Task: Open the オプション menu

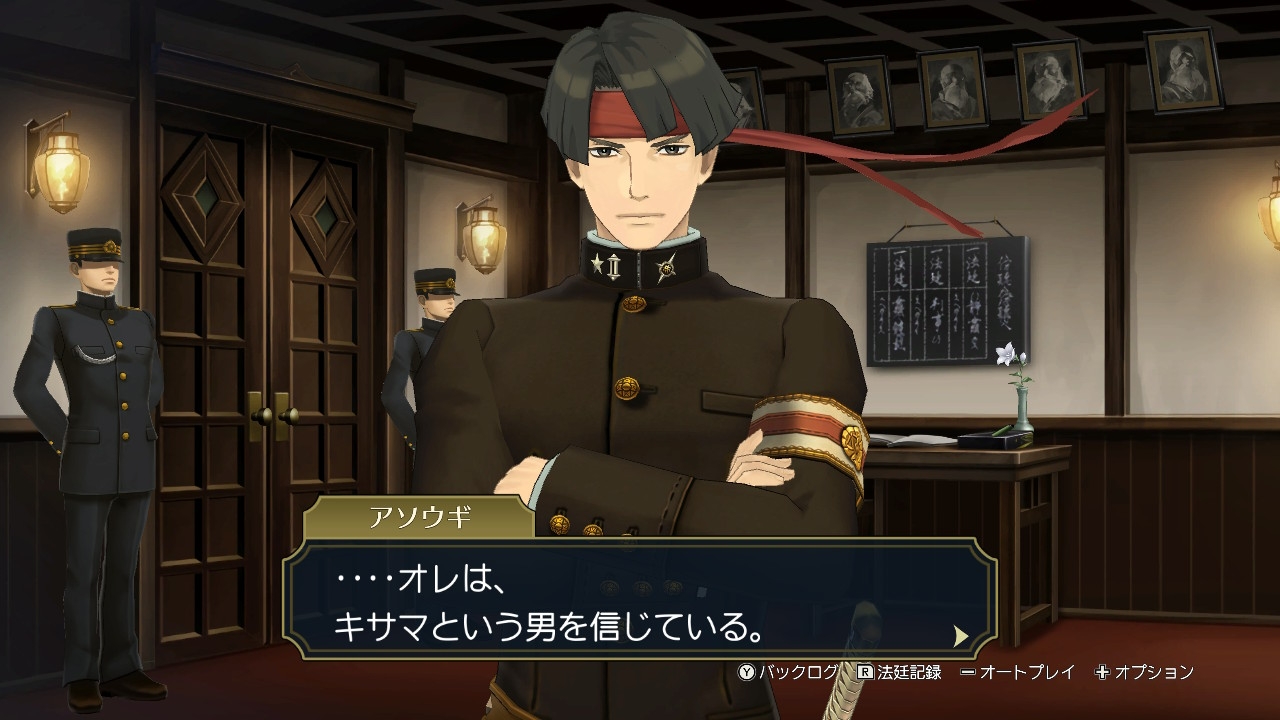Action: click(x=1144, y=672)
